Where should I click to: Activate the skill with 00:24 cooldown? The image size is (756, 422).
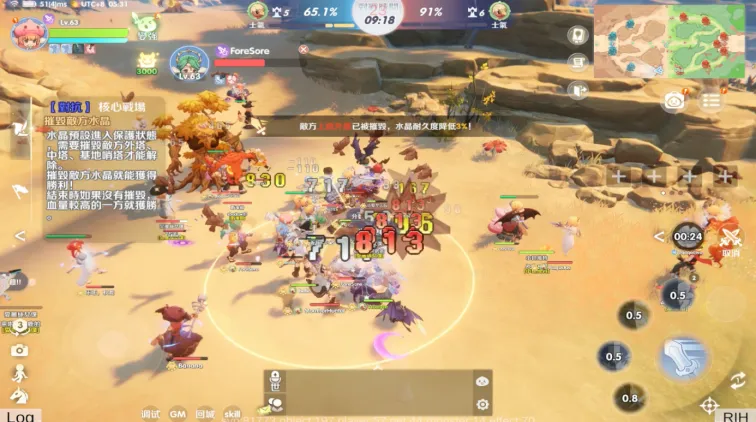pyautogui.click(x=687, y=238)
